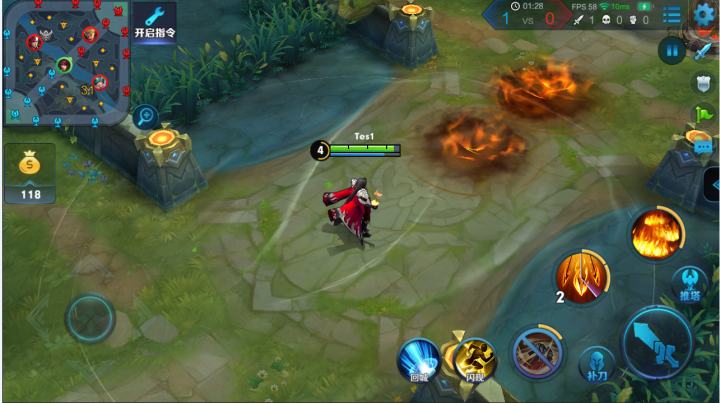720x403 pixels.
Task: Show the scoreboard list icon
Action: 672,14
